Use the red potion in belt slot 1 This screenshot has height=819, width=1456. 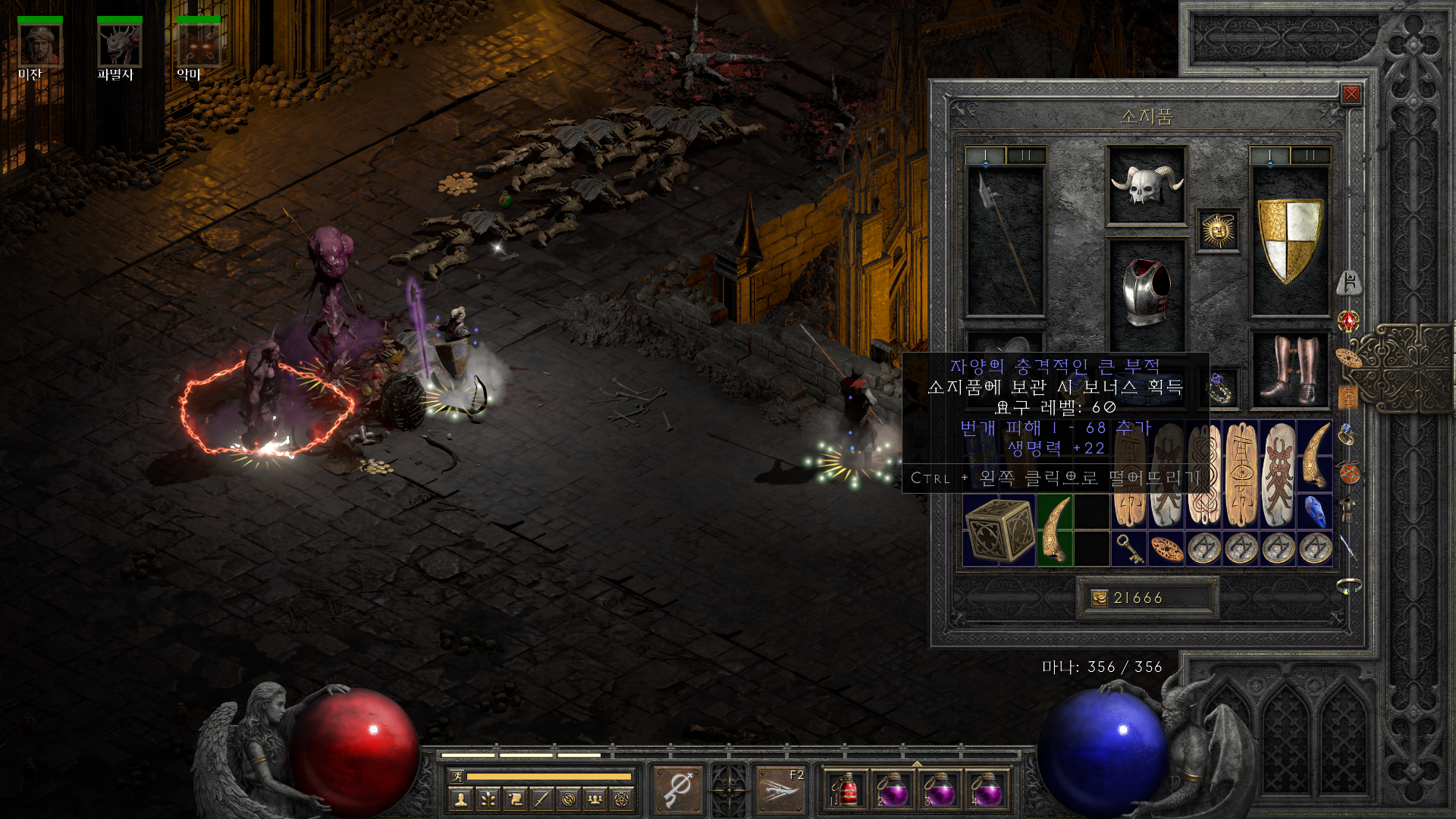click(846, 791)
